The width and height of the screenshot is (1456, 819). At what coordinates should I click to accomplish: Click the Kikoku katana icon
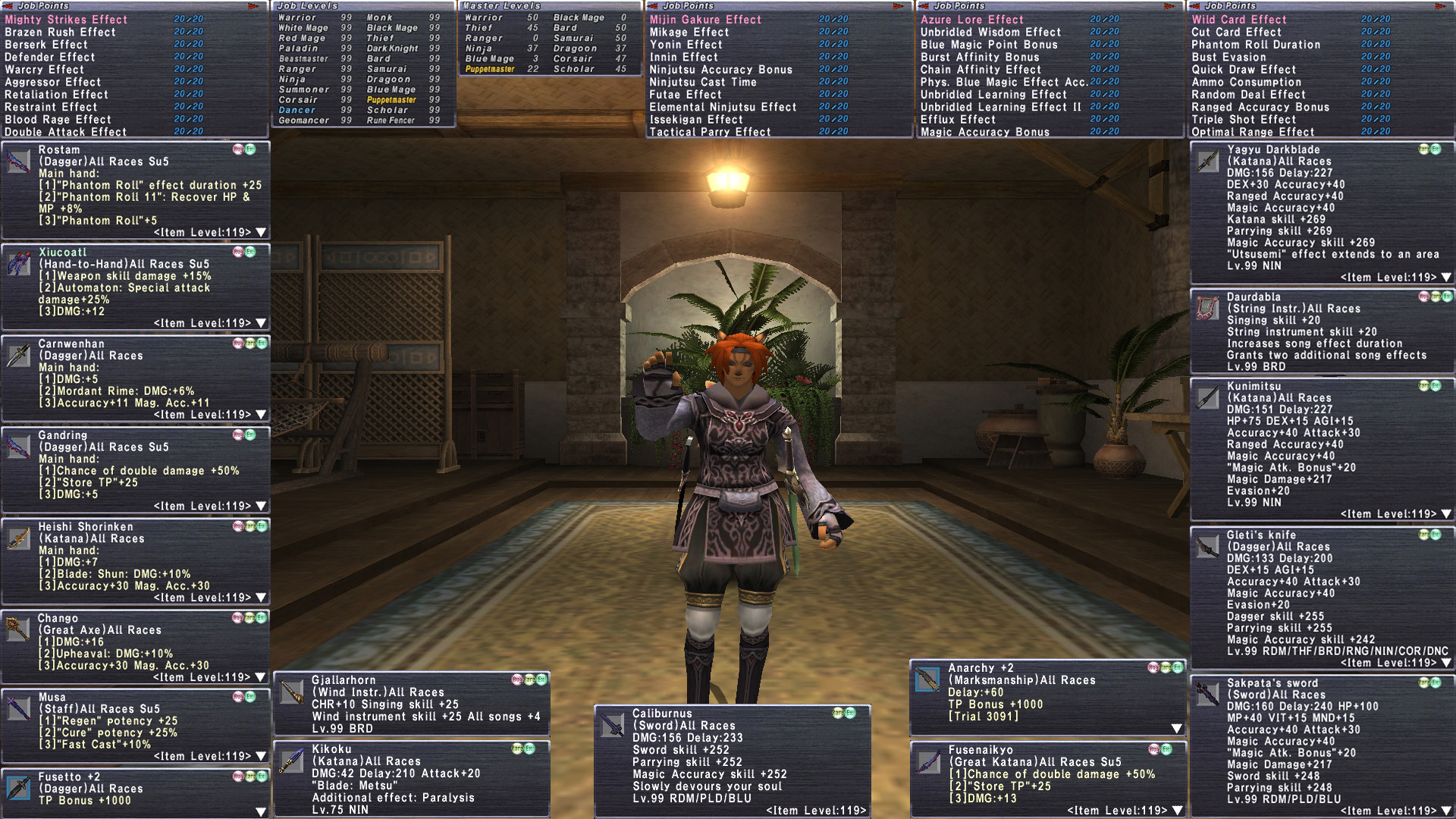point(292,761)
